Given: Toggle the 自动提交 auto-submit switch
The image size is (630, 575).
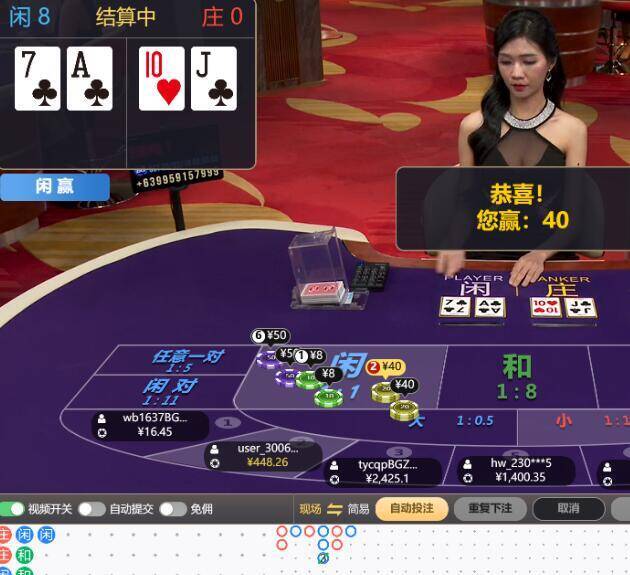Looking at the screenshot, I should point(91,509).
